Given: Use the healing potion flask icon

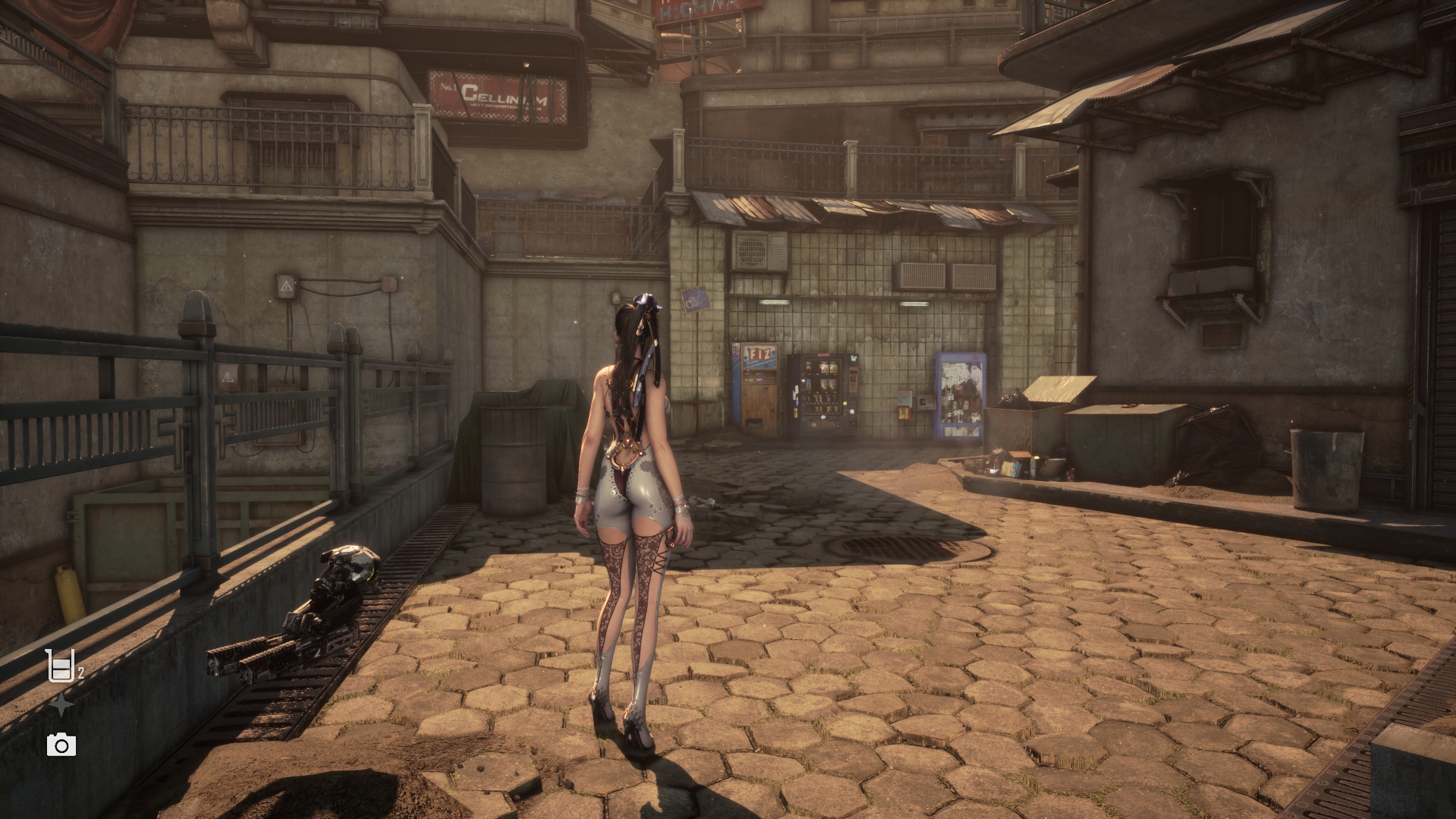Looking at the screenshot, I should pyautogui.click(x=59, y=666).
